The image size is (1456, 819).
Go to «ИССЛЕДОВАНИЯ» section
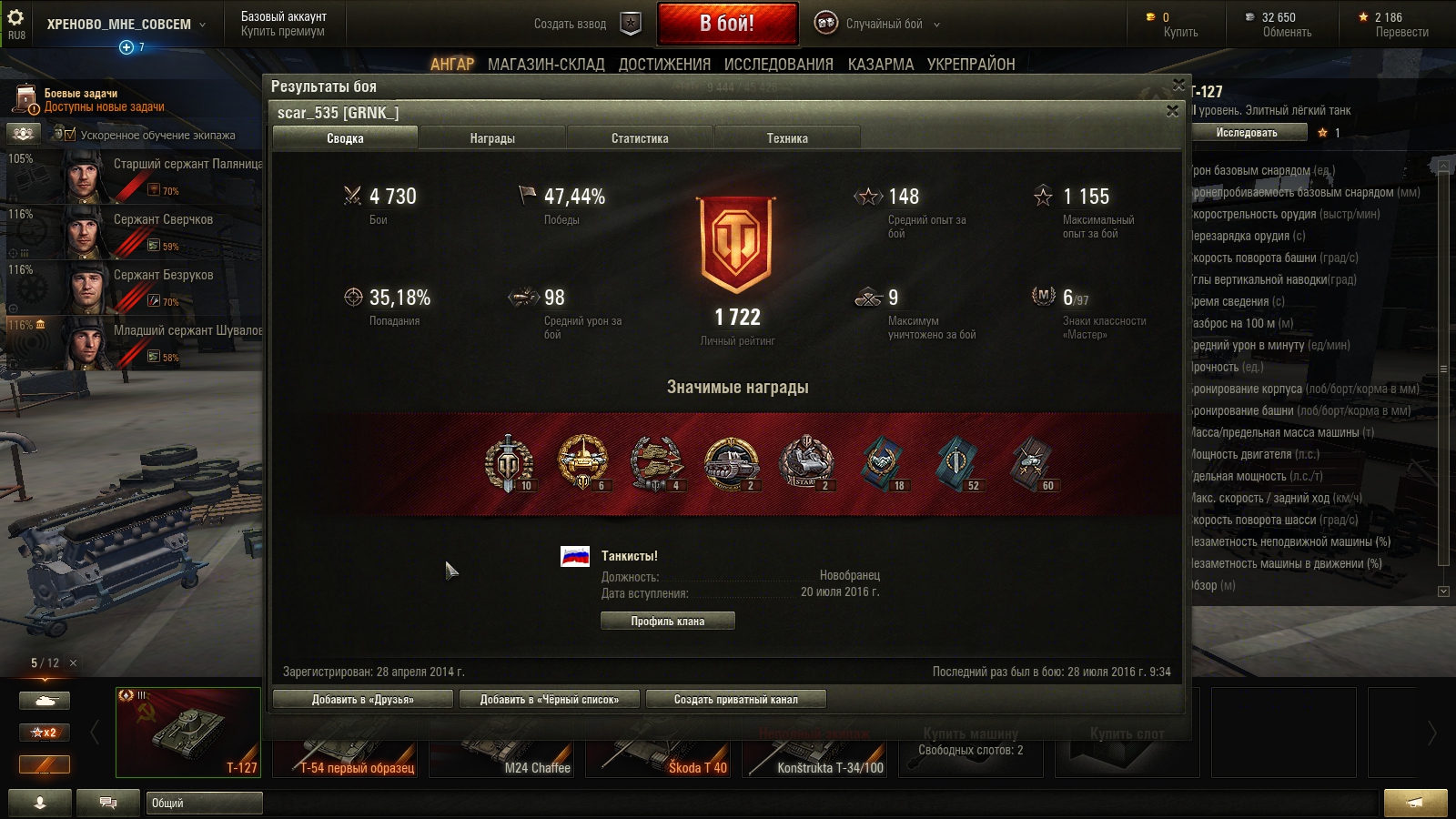point(778,65)
